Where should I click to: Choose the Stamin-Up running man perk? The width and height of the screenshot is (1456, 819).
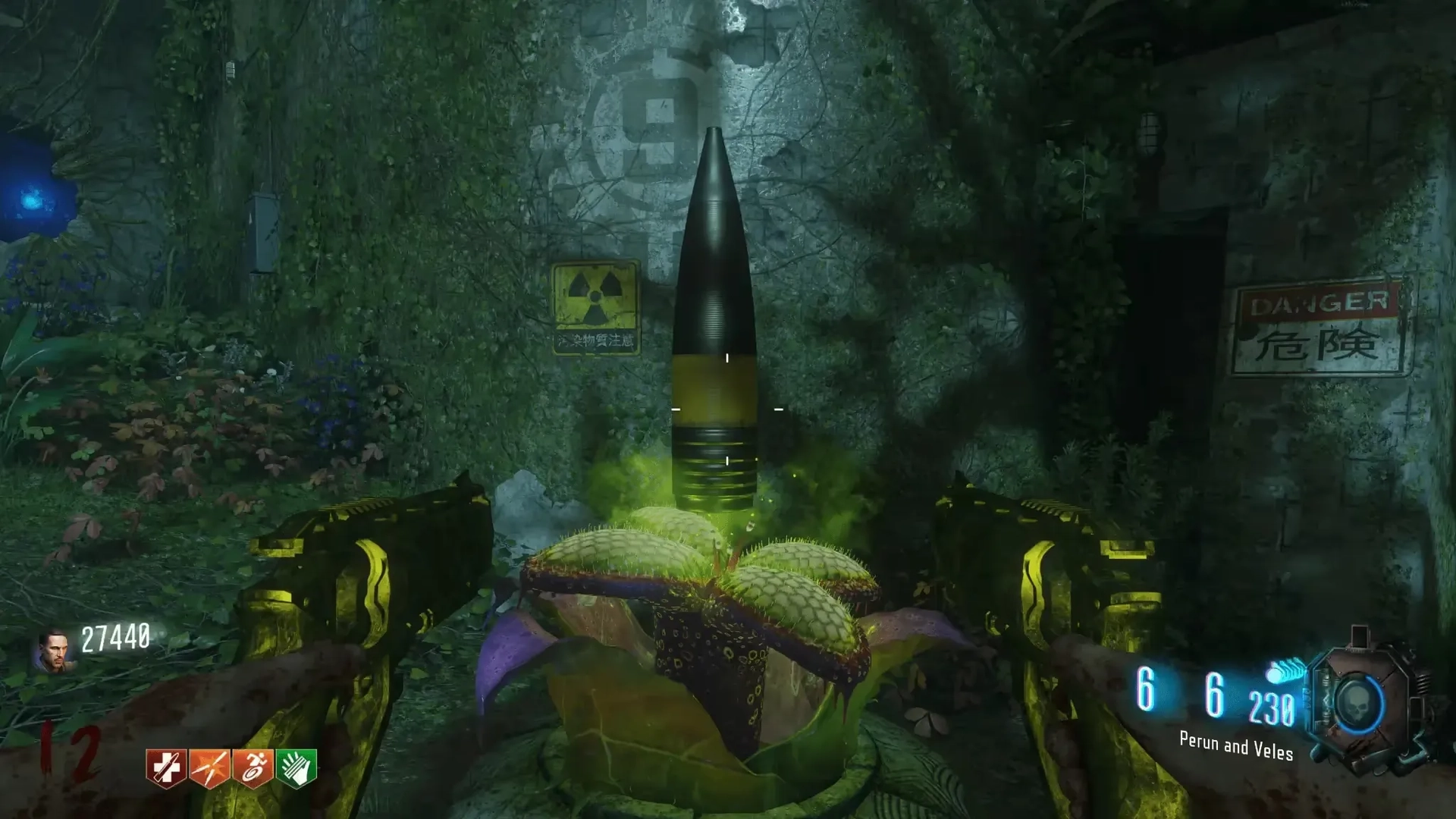tap(253, 769)
